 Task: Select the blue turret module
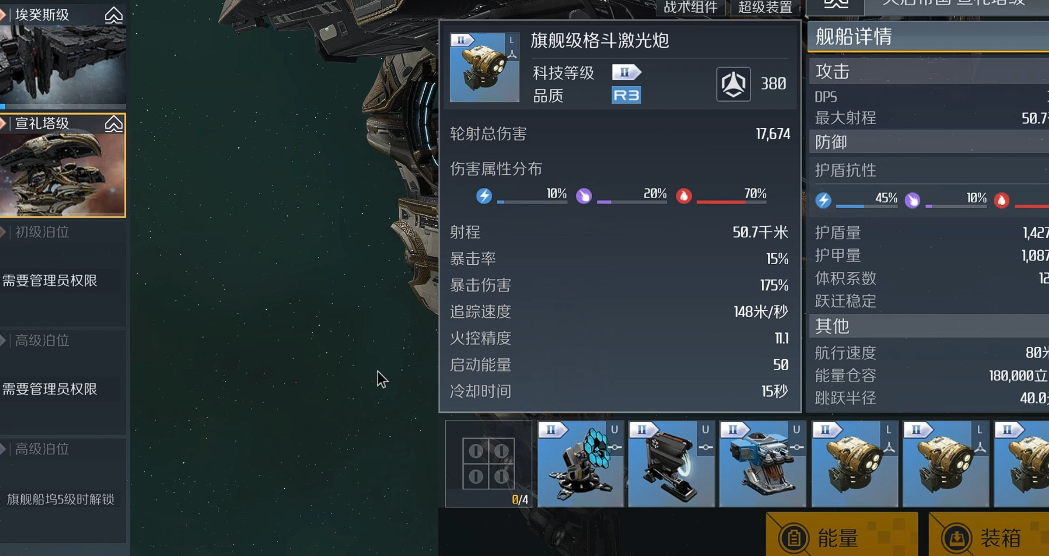[762, 464]
